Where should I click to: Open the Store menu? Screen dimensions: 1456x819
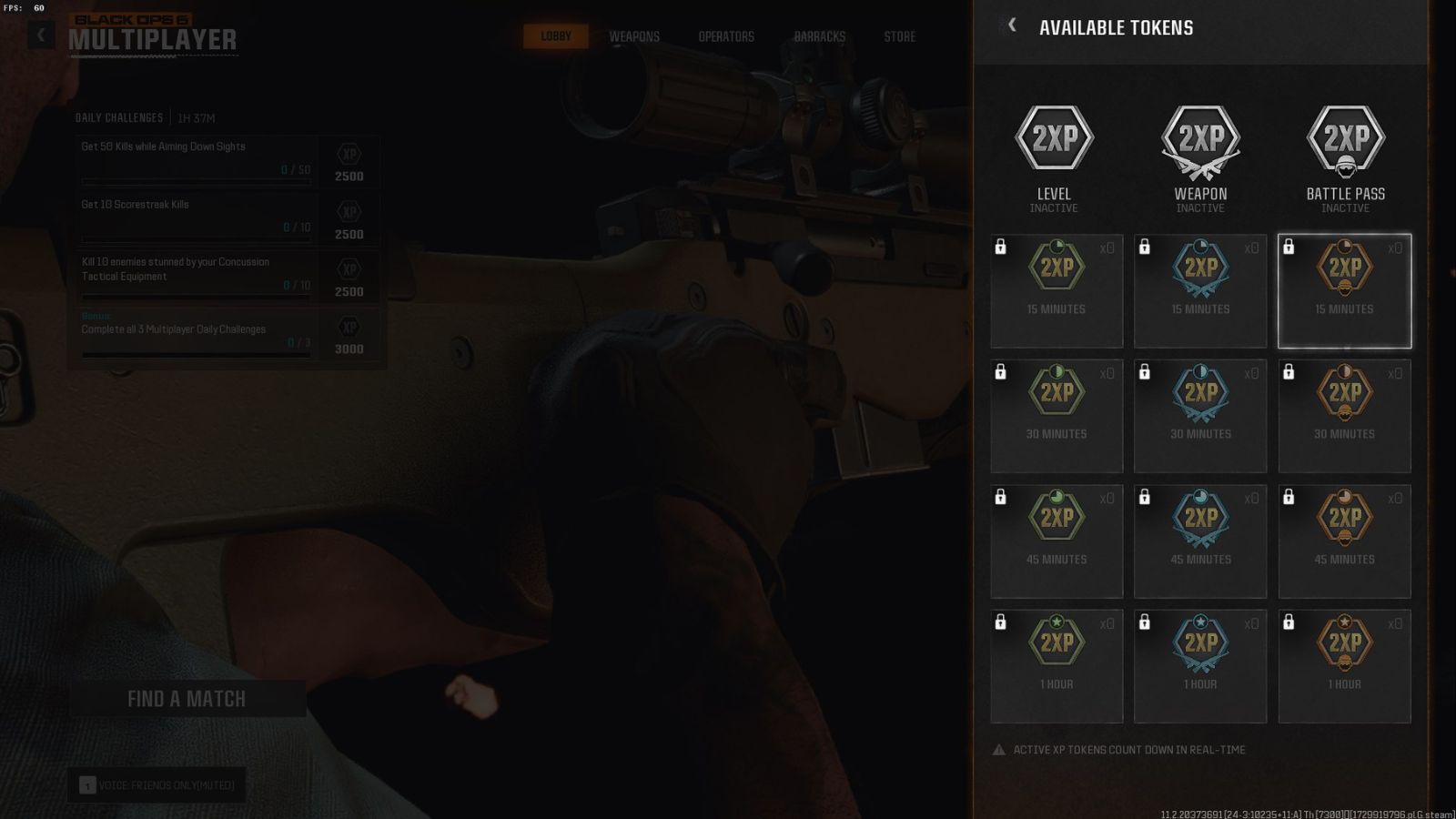tap(899, 36)
